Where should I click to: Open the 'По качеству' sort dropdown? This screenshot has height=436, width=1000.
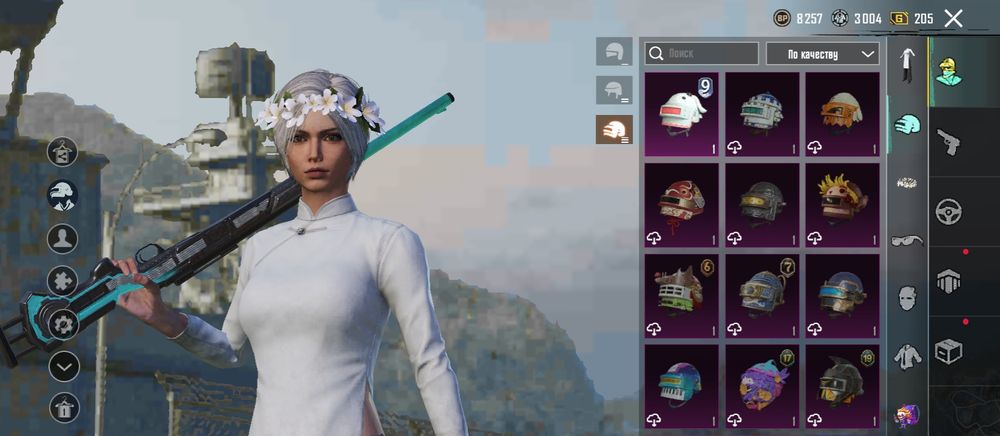pyautogui.click(x=822, y=53)
